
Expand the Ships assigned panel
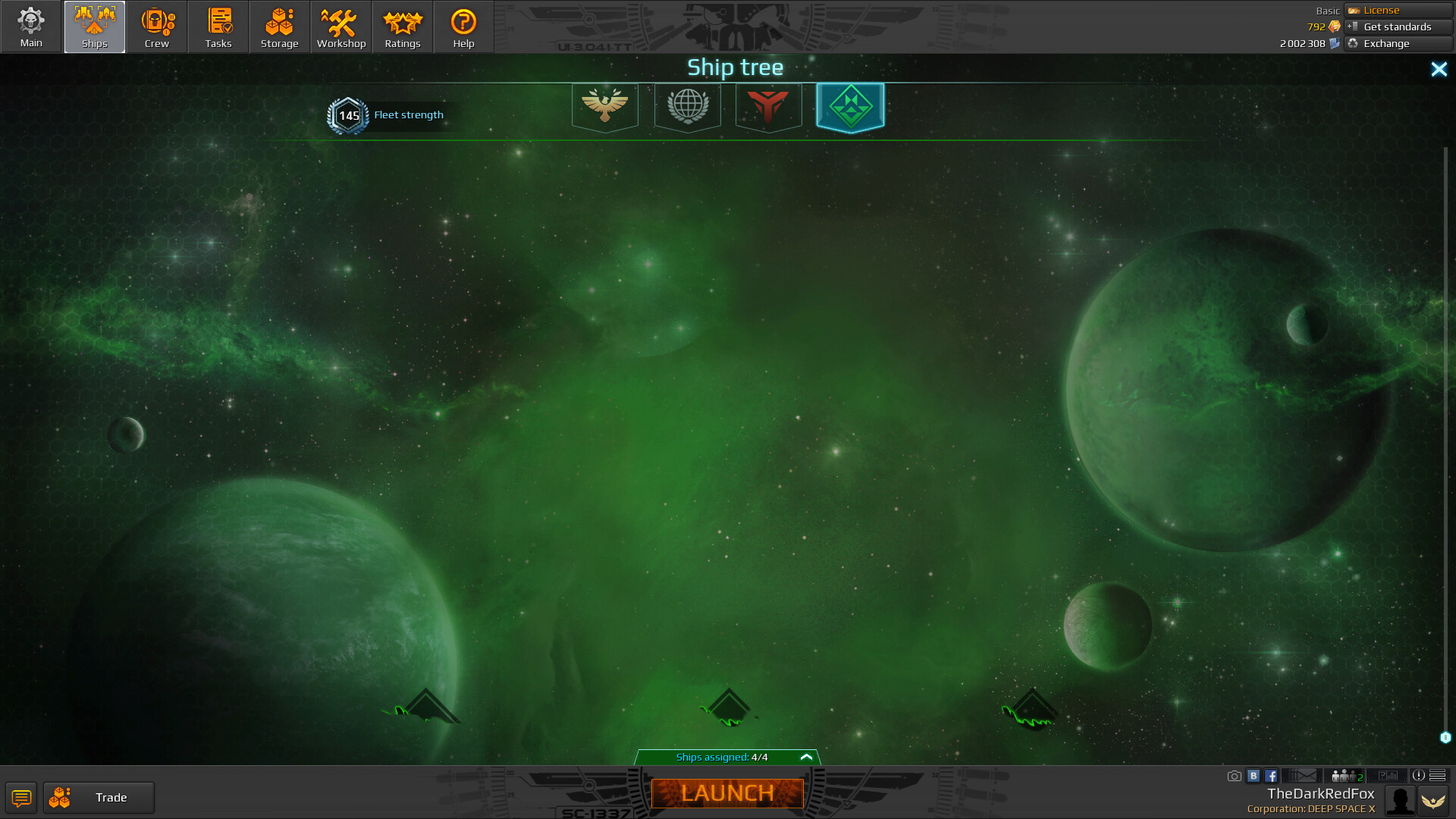coord(806,757)
